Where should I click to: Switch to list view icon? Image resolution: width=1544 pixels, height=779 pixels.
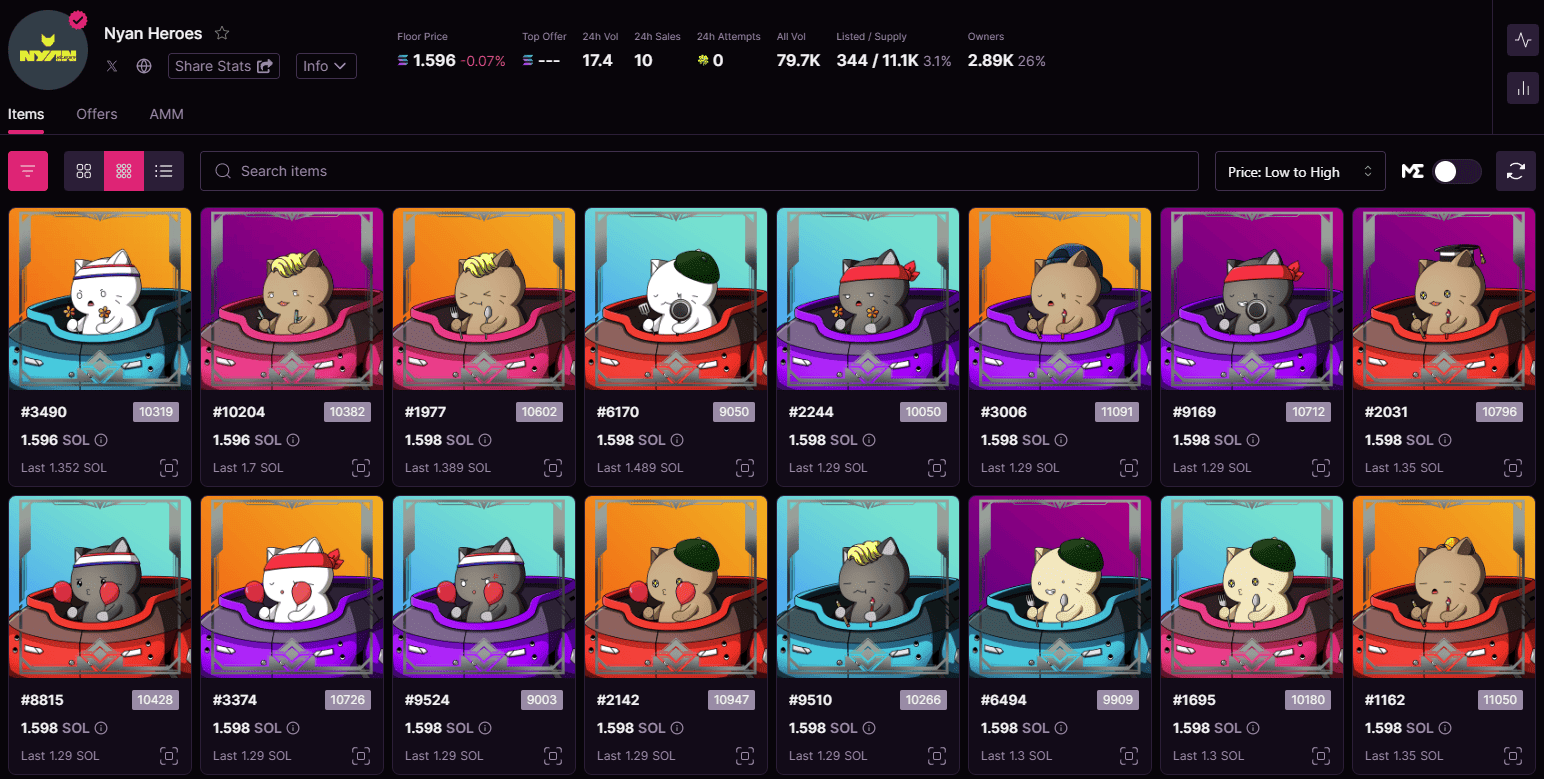point(164,170)
